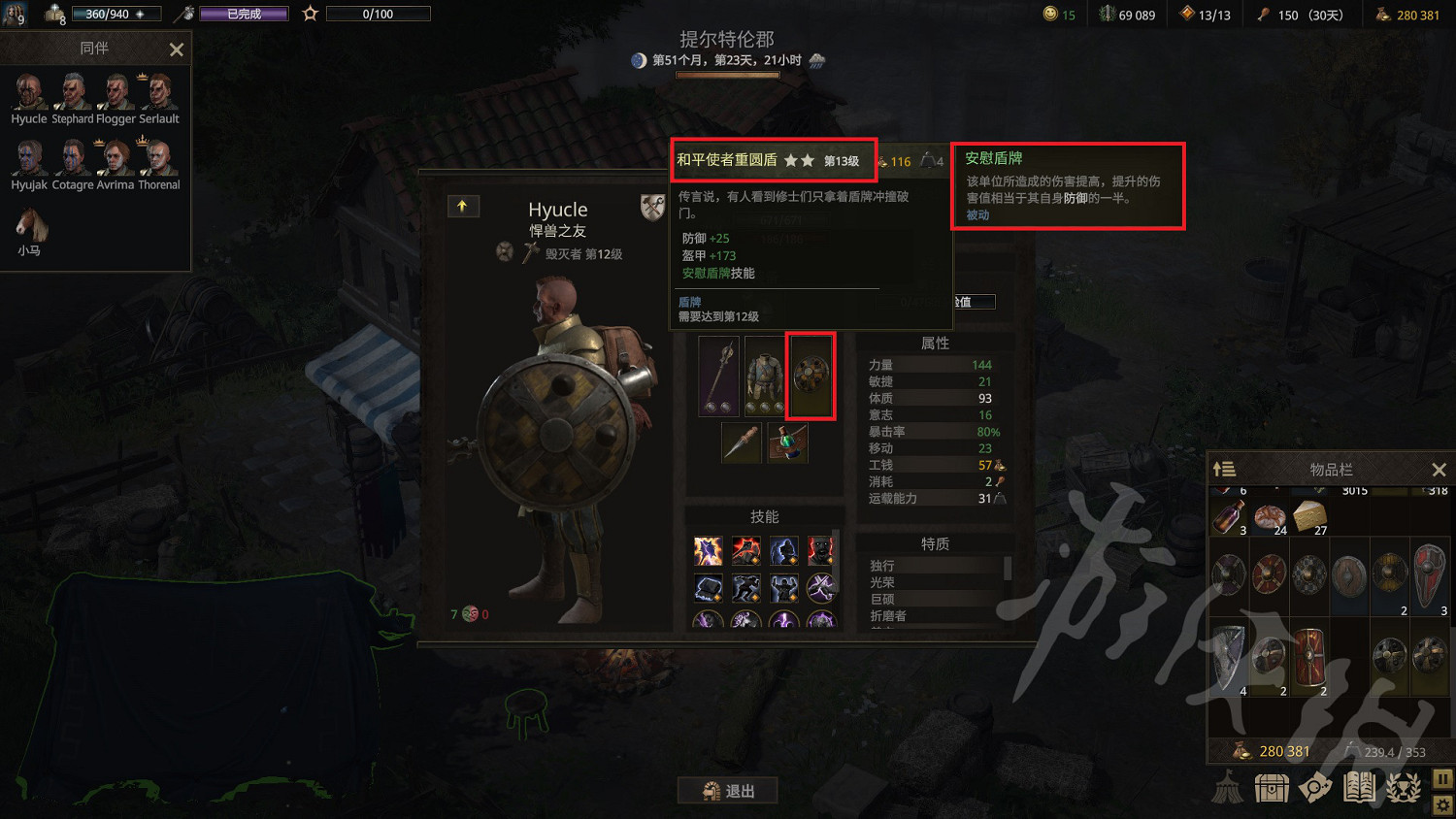Click the 被动 passive link in the tooltip

976,214
